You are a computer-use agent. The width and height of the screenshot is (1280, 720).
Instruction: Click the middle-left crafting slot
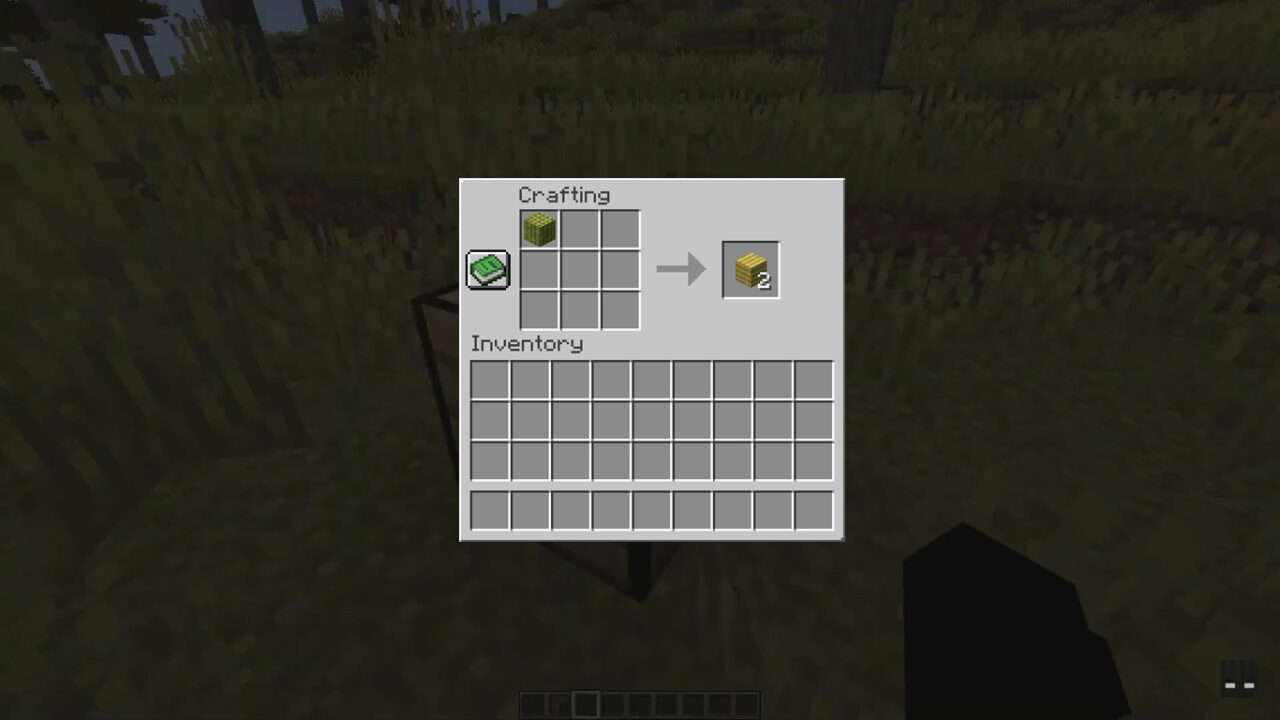tap(539, 269)
